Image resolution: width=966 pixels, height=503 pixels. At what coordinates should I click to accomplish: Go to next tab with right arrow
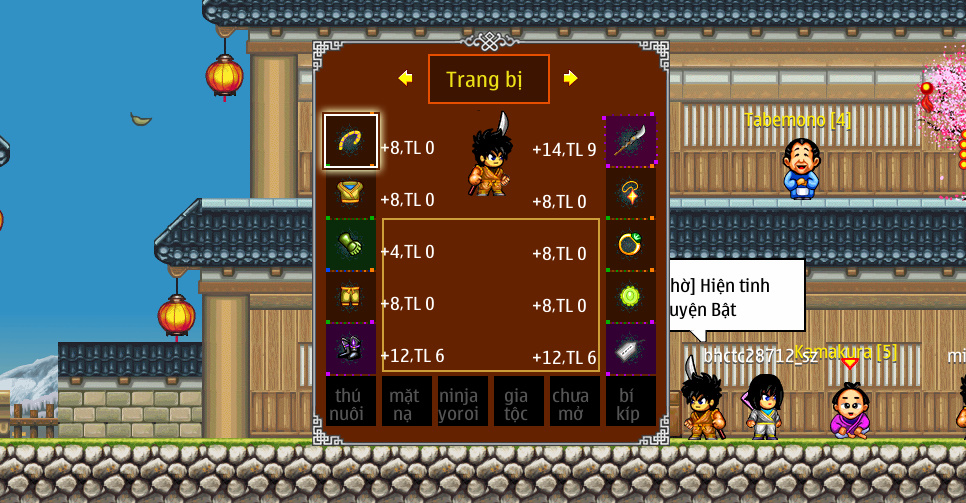pos(570,78)
